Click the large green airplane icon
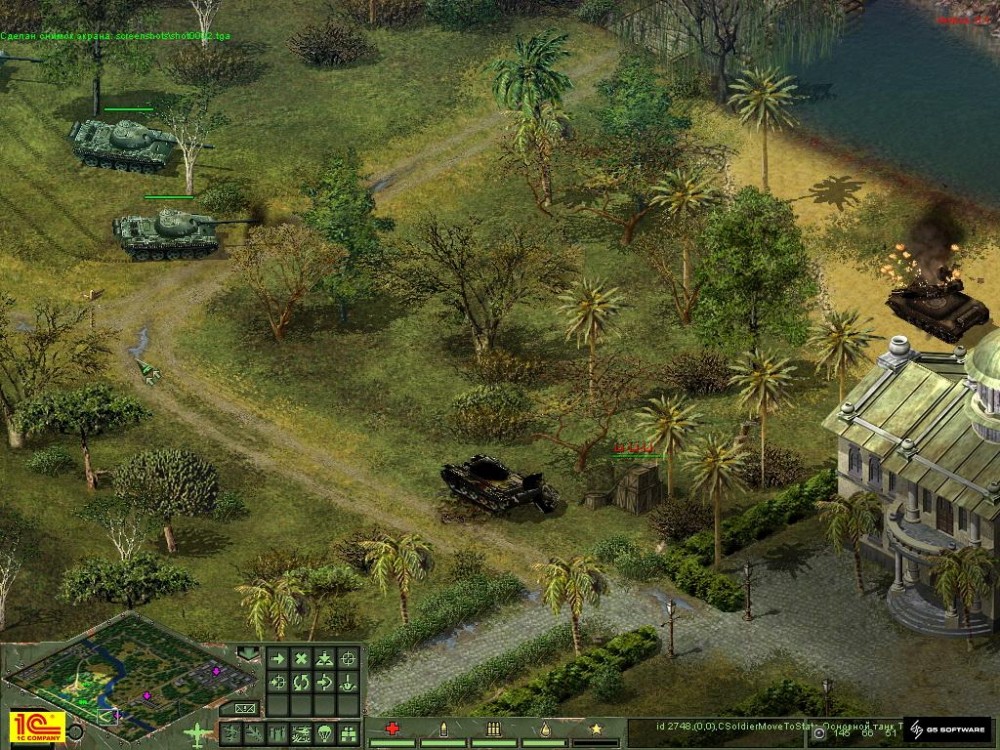The image size is (1000, 750). coord(198,734)
